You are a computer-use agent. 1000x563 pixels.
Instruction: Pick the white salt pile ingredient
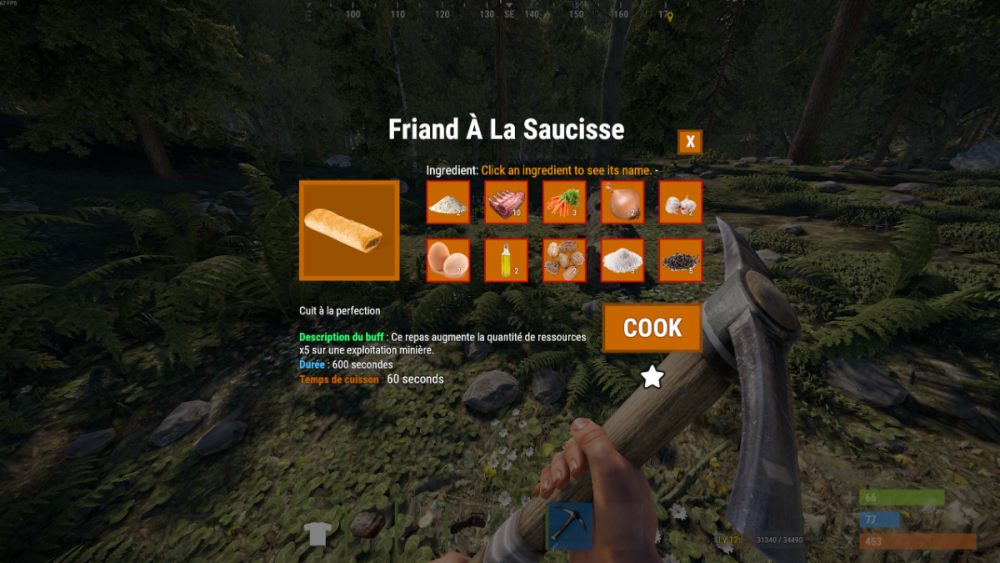[x=622, y=260]
